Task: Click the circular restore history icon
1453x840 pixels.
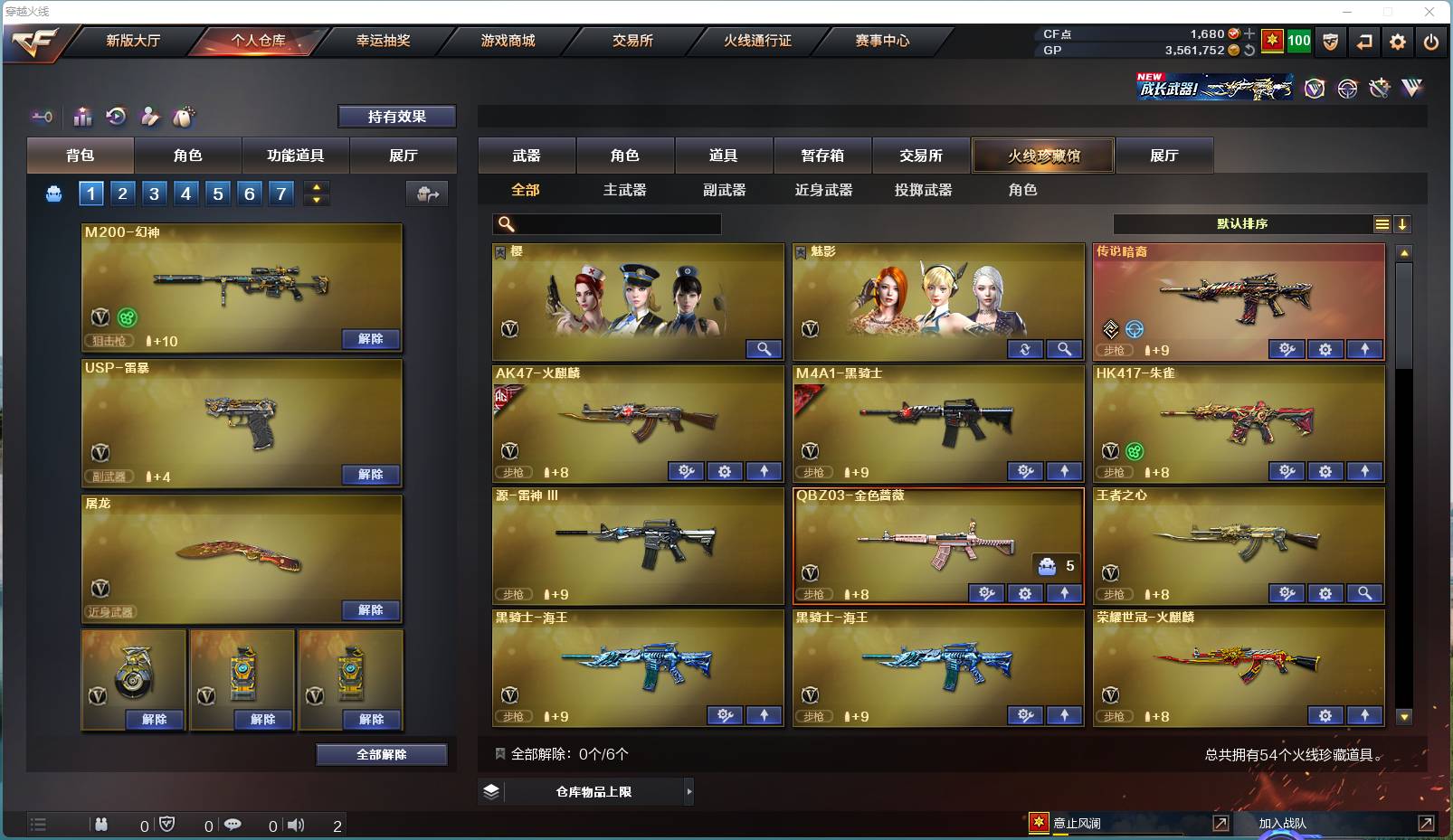Action: tap(117, 117)
